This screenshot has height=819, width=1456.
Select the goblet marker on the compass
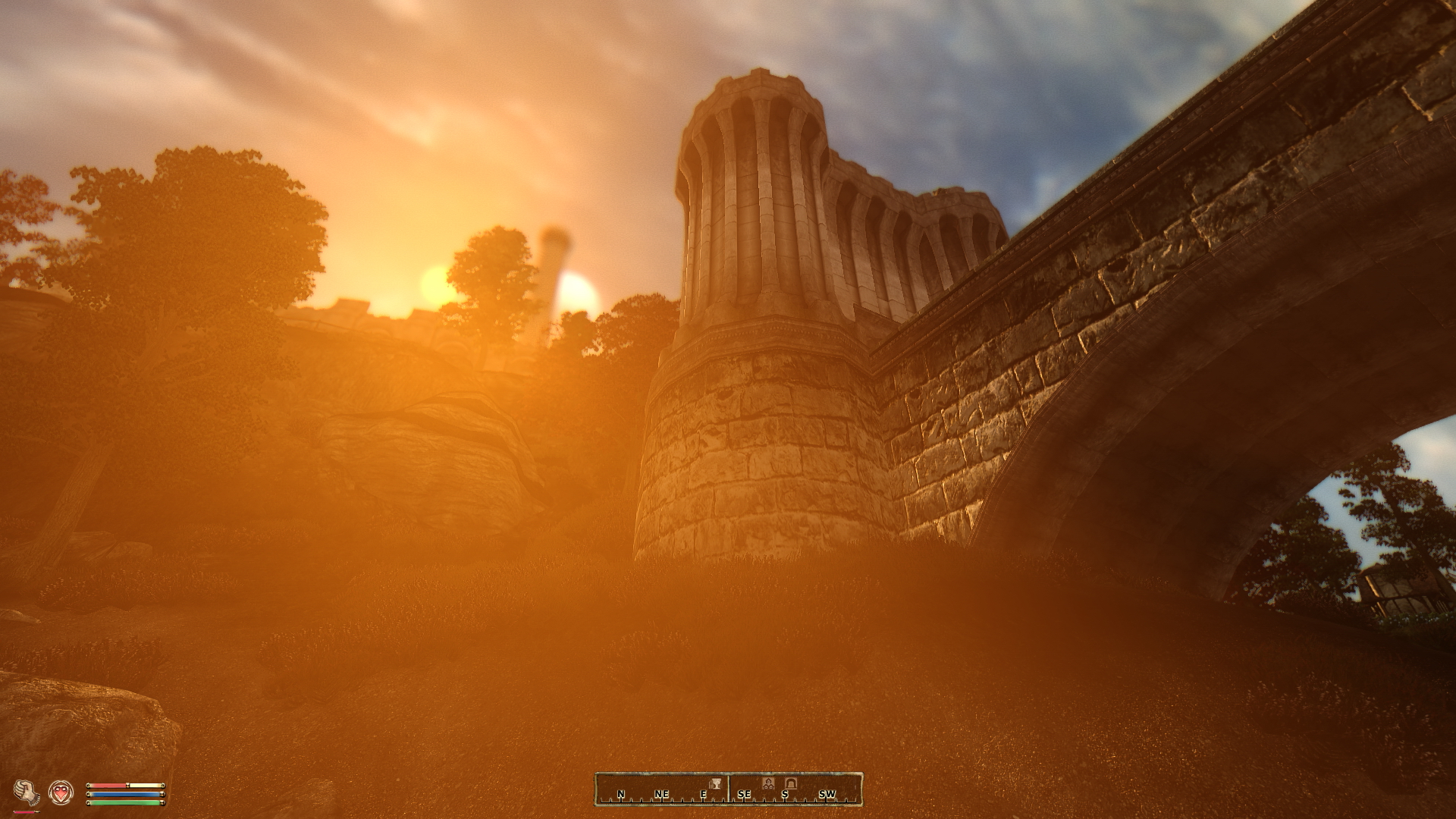[714, 783]
